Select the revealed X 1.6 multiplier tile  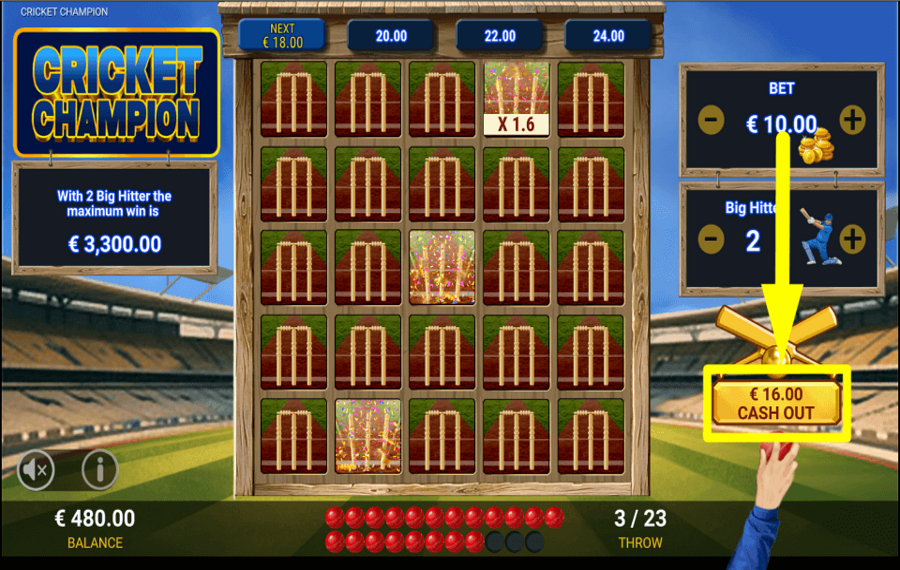tap(516, 99)
